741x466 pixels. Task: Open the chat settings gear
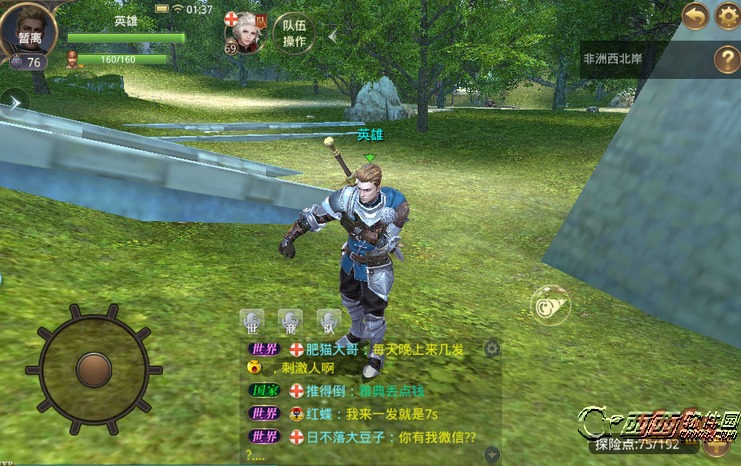coord(491,348)
